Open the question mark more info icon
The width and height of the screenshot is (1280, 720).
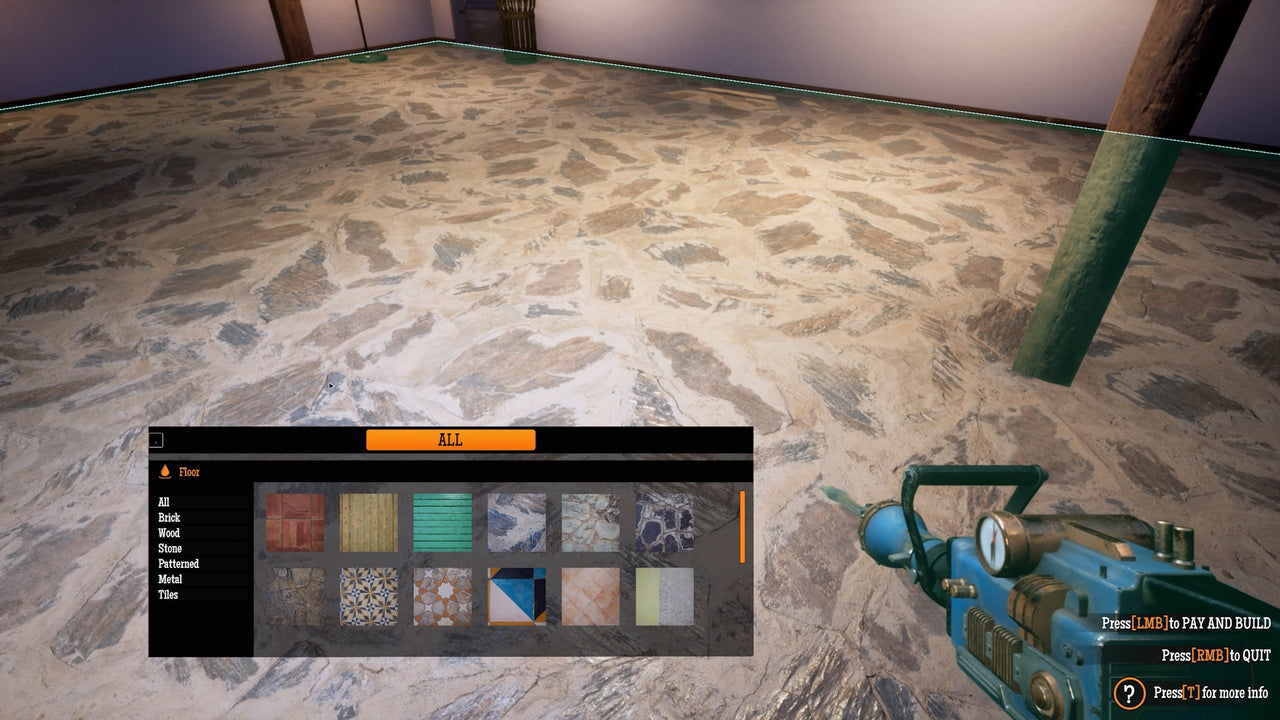pyautogui.click(x=1128, y=691)
